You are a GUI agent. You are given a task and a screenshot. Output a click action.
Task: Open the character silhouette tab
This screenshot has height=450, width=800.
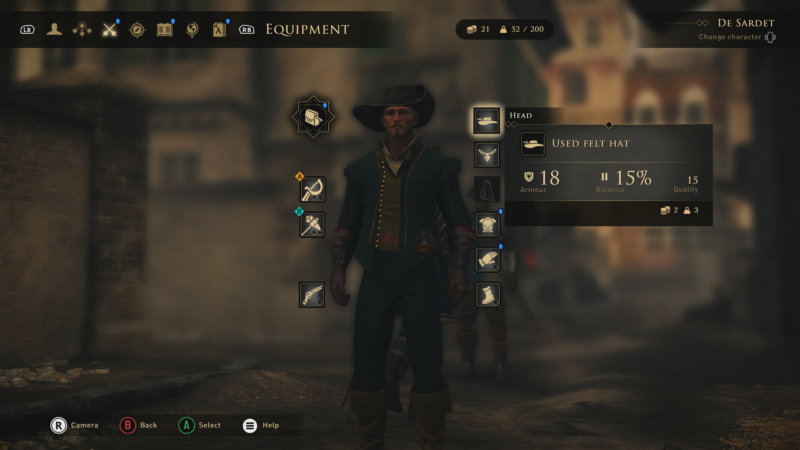[x=54, y=29]
